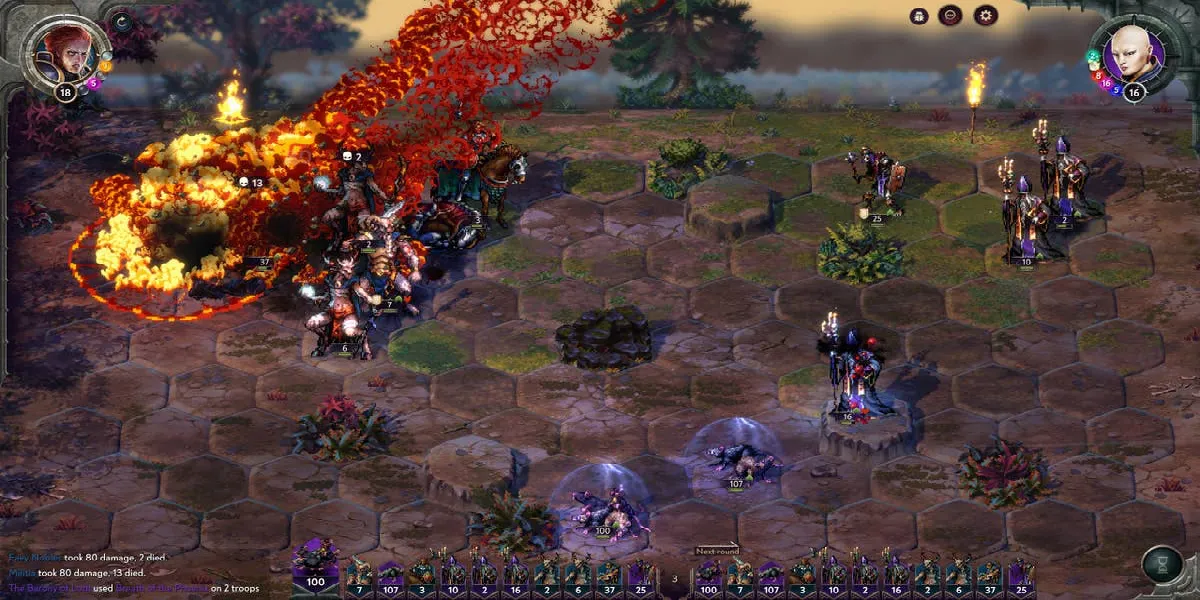The height and width of the screenshot is (600, 1200).
Task: Click the hourglass wait button
Action: [1161, 565]
